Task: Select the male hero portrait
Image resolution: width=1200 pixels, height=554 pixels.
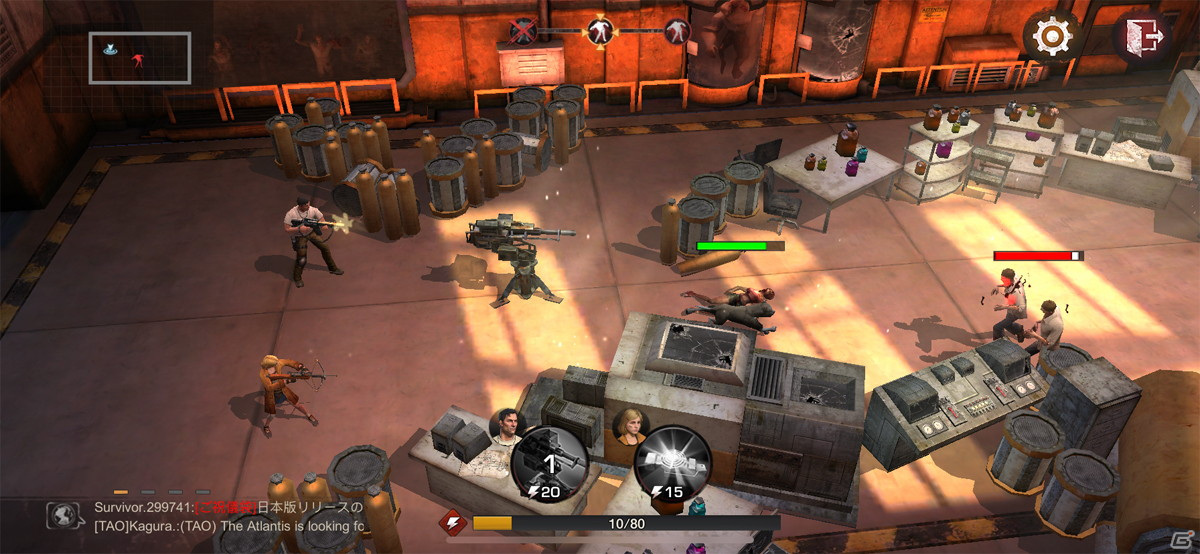Action: (x=507, y=426)
